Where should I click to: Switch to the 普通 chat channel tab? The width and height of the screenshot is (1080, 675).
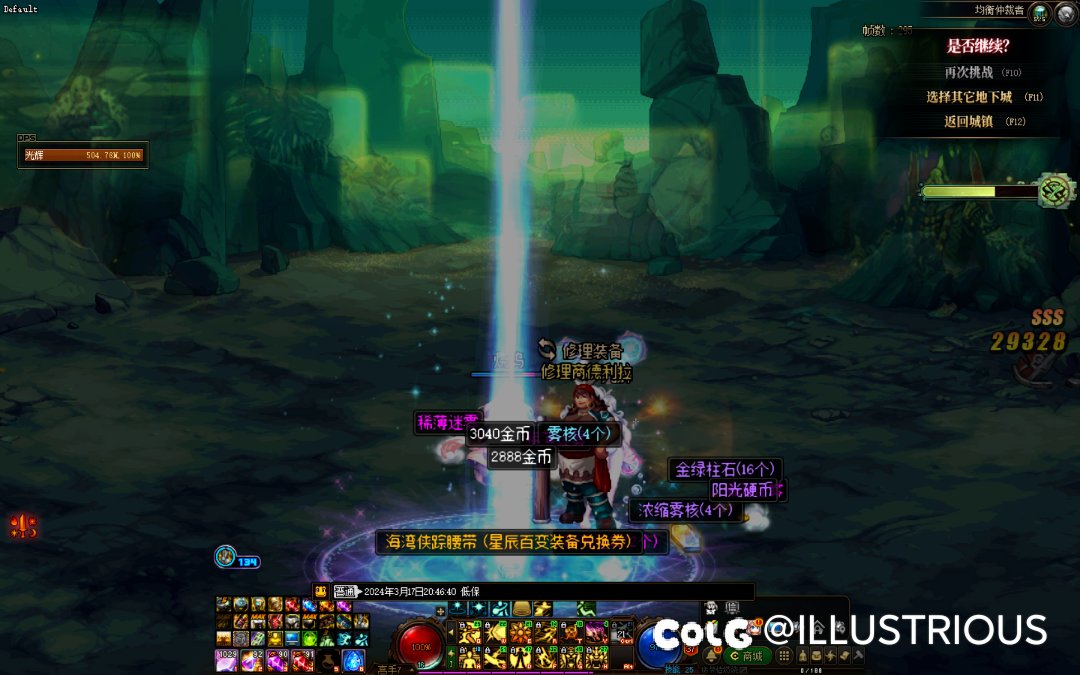coord(346,591)
